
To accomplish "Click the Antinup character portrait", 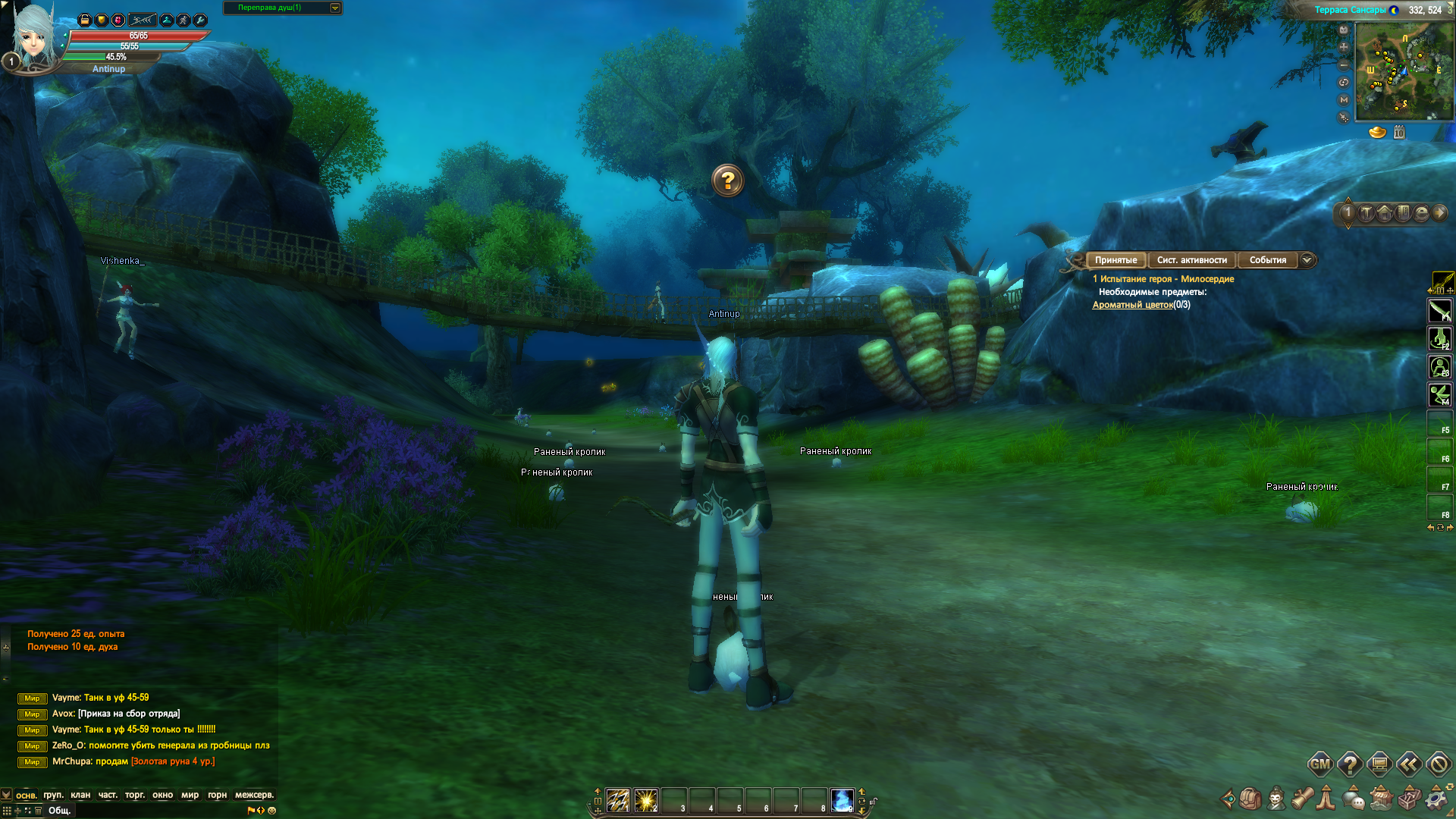I will tap(34, 36).
